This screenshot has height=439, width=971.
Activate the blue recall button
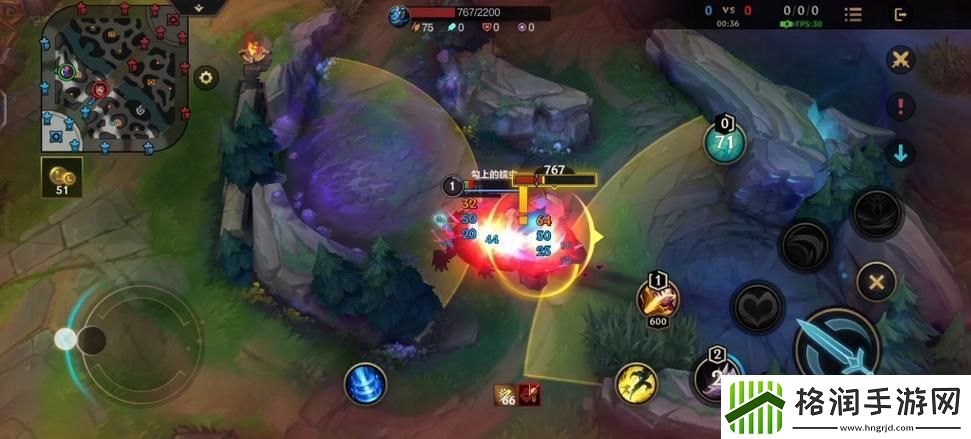(x=364, y=383)
